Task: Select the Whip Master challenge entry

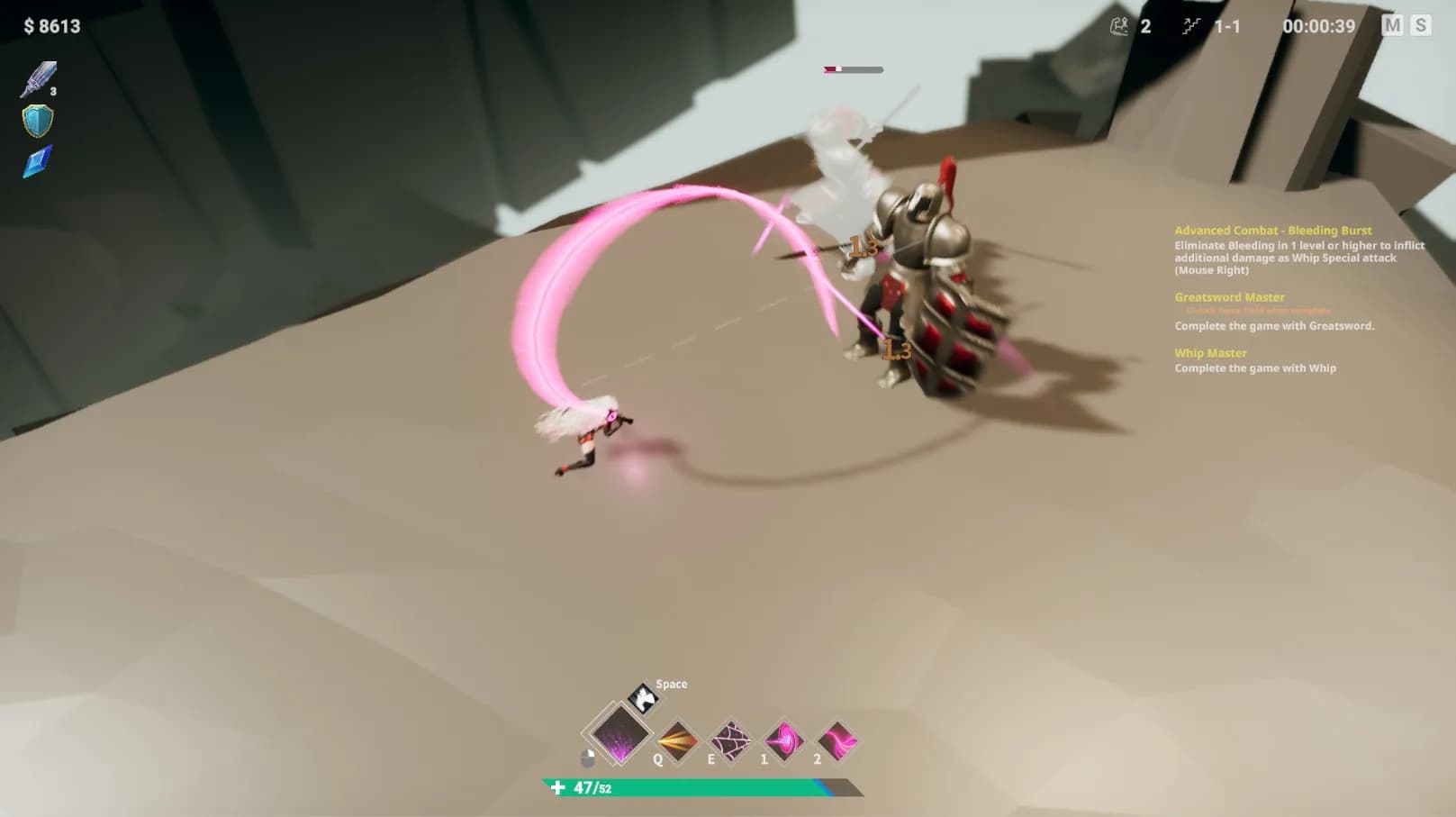Action: point(1210,353)
